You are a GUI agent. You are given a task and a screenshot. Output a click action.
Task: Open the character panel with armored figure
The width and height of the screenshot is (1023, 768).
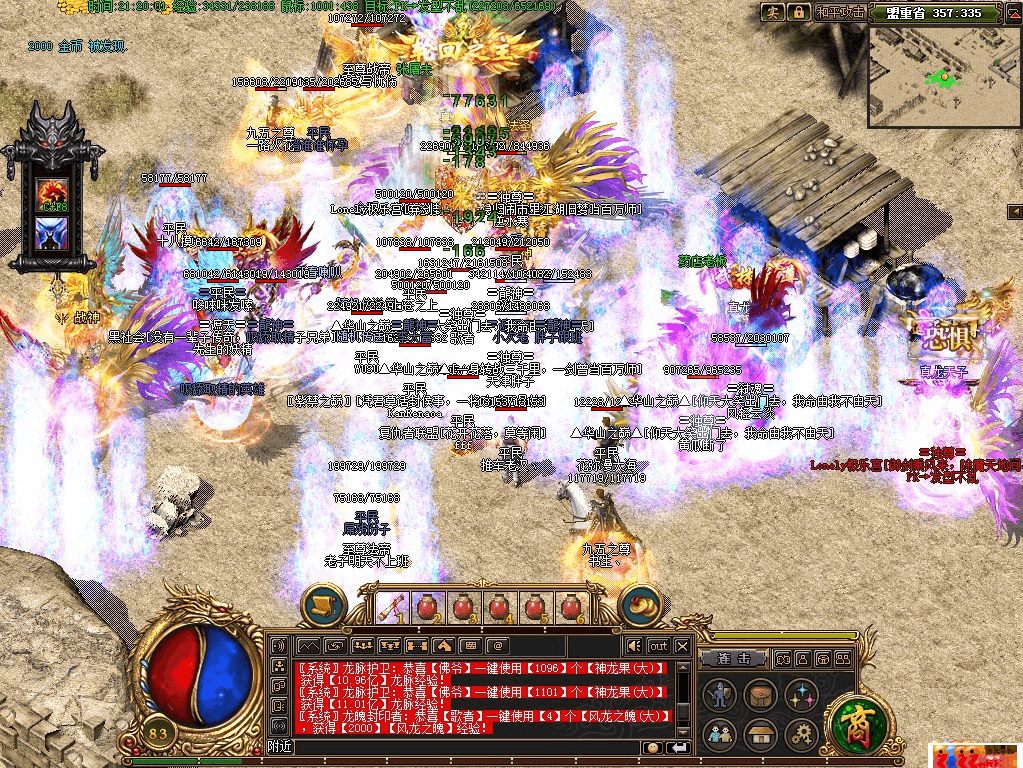coord(719,694)
